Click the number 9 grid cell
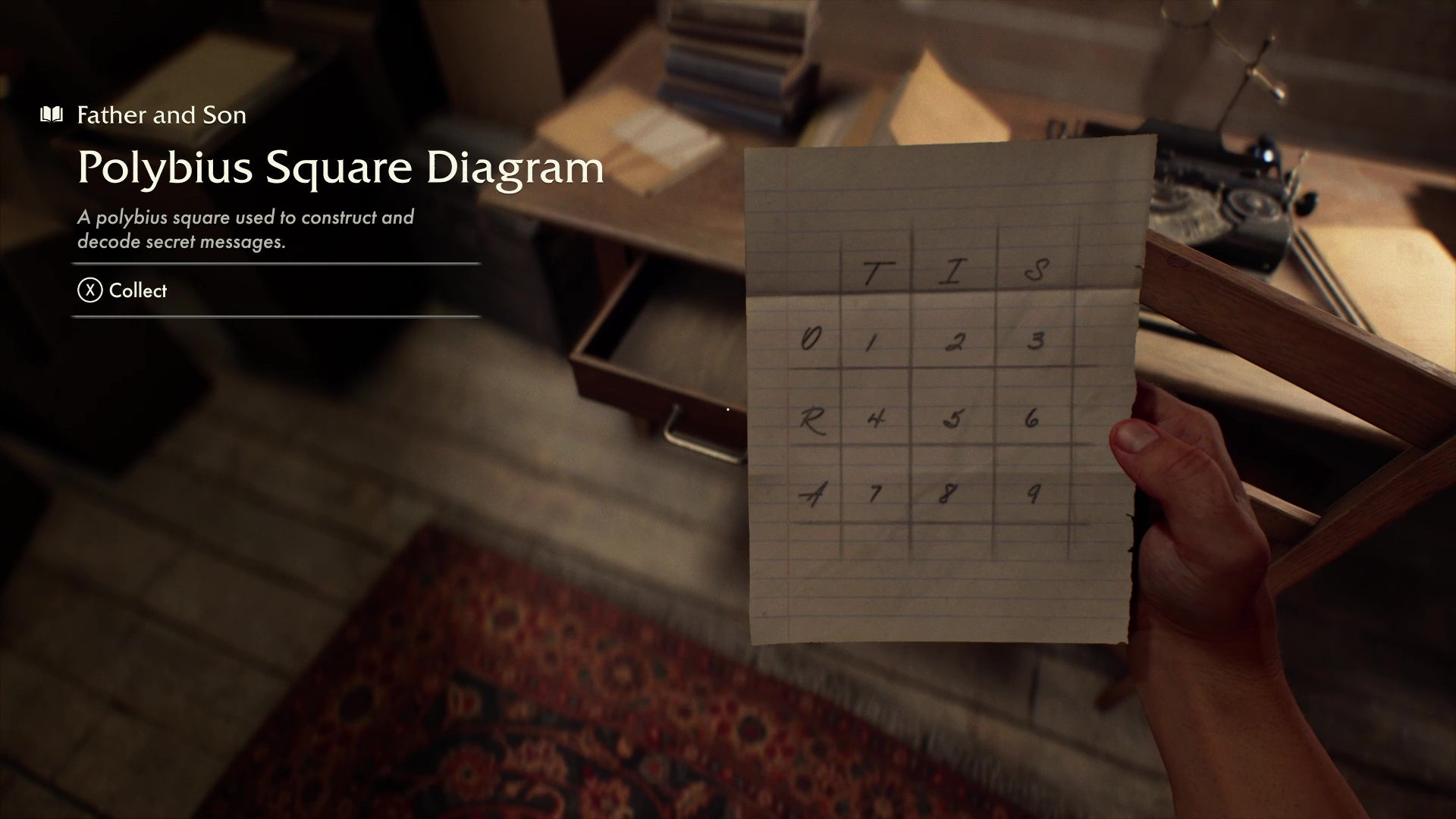 pyautogui.click(x=1037, y=495)
